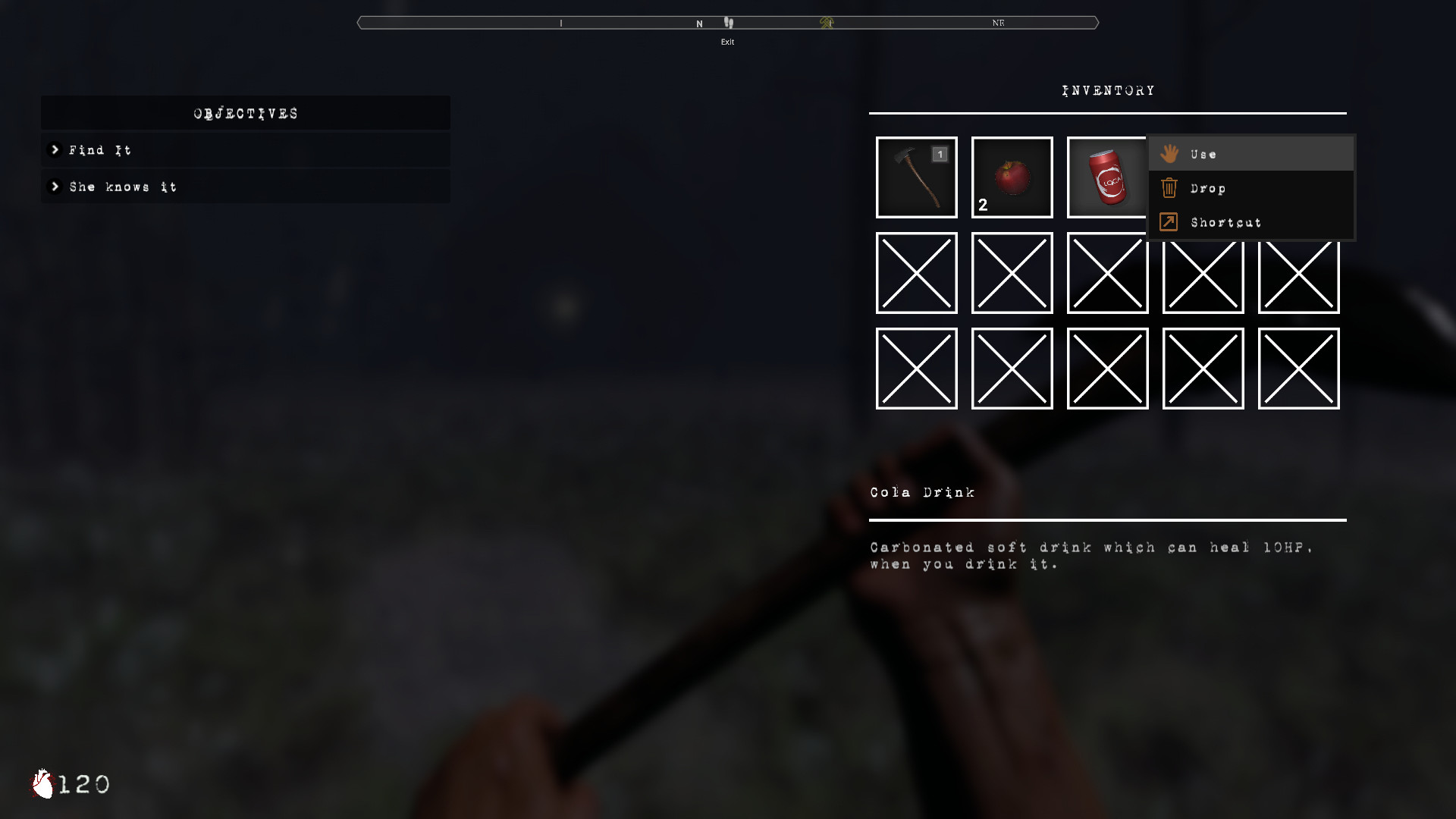Click the hand icon beside Use
This screenshot has height=819, width=1456.
[x=1170, y=153]
